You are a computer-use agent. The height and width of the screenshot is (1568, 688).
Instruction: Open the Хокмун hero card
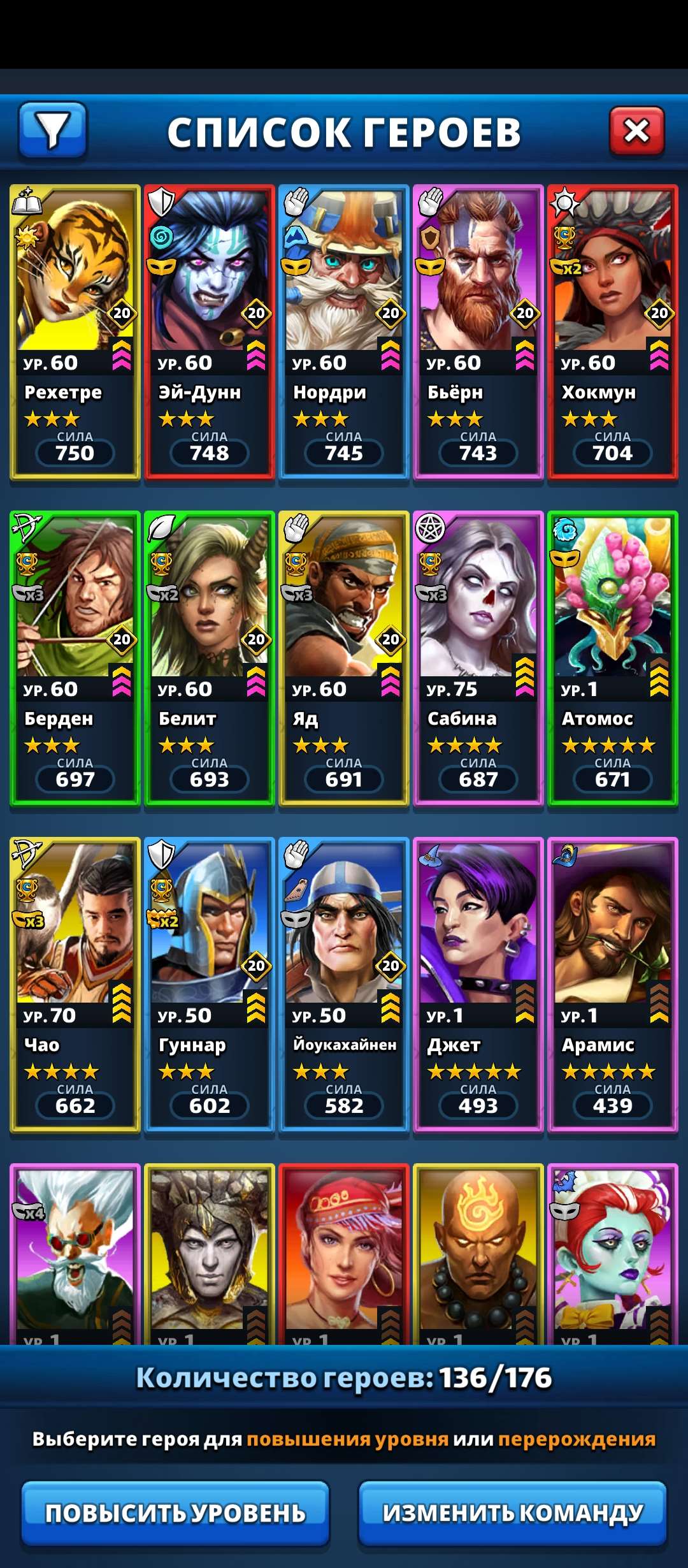[x=613, y=331]
